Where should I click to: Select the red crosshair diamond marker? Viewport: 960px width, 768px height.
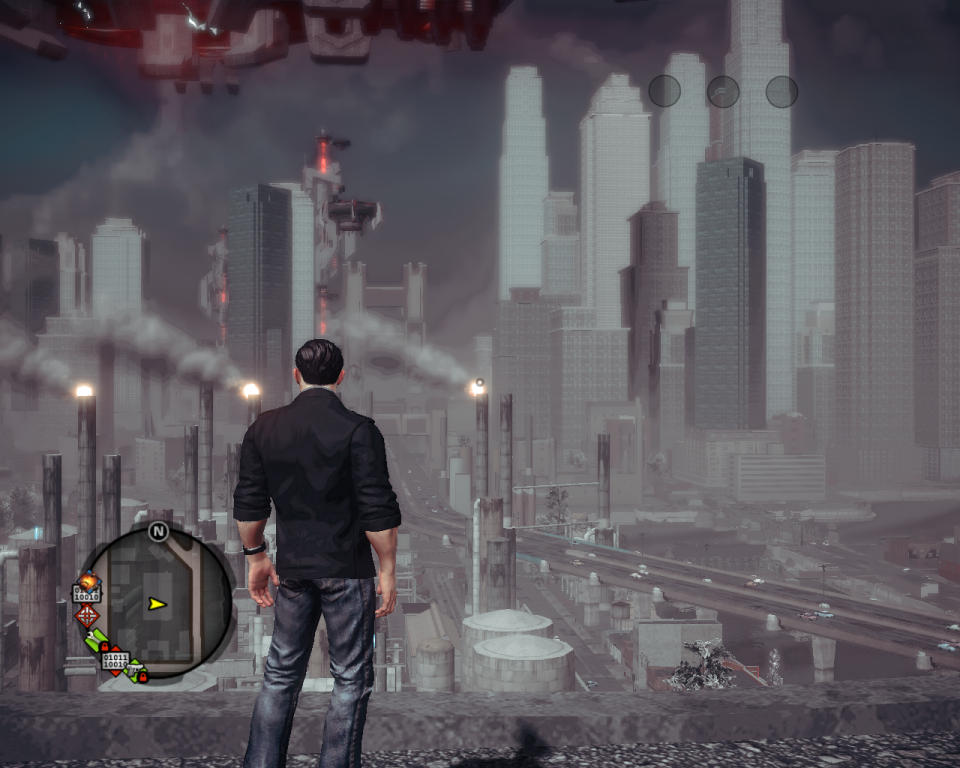pos(87,615)
